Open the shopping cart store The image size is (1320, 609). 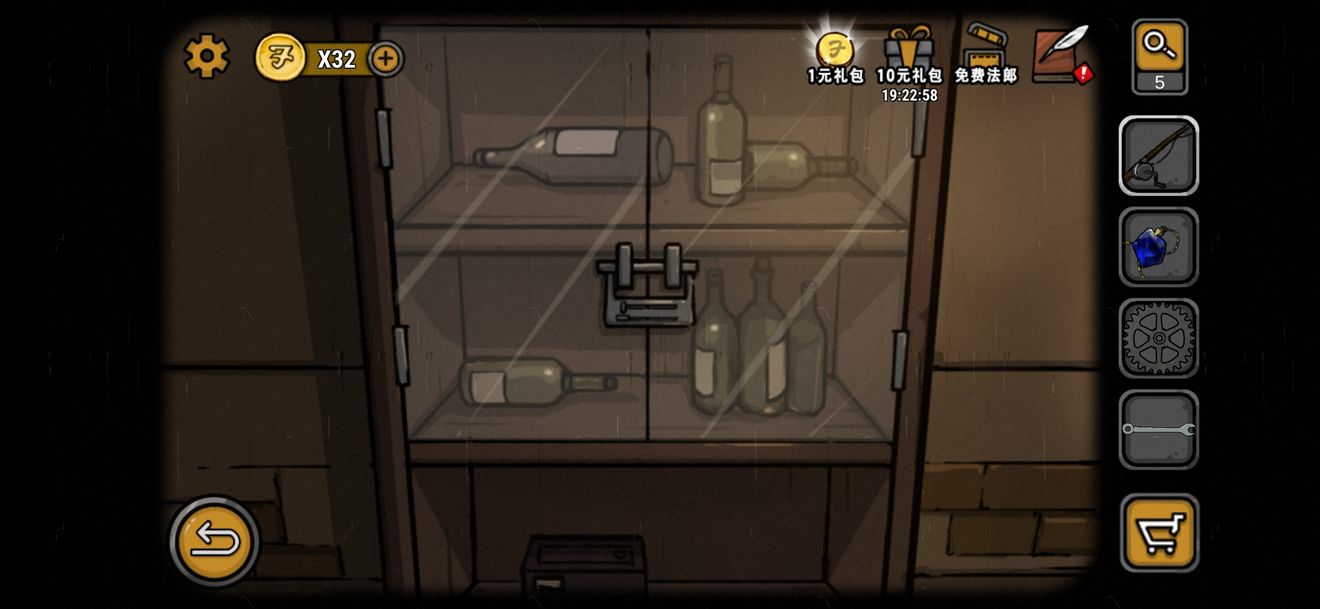pyautogui.click(x=1159, y=532)
